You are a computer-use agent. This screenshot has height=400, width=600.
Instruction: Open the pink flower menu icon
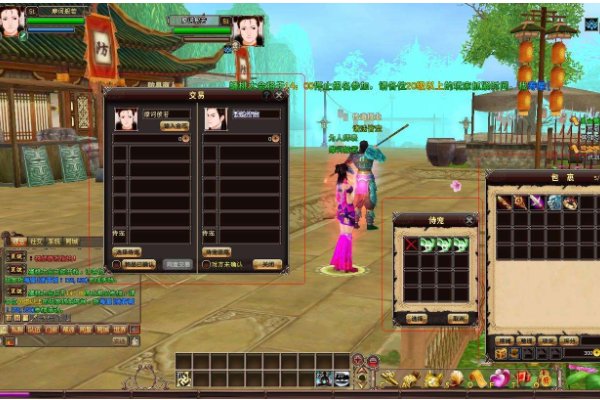coord(498,378)
